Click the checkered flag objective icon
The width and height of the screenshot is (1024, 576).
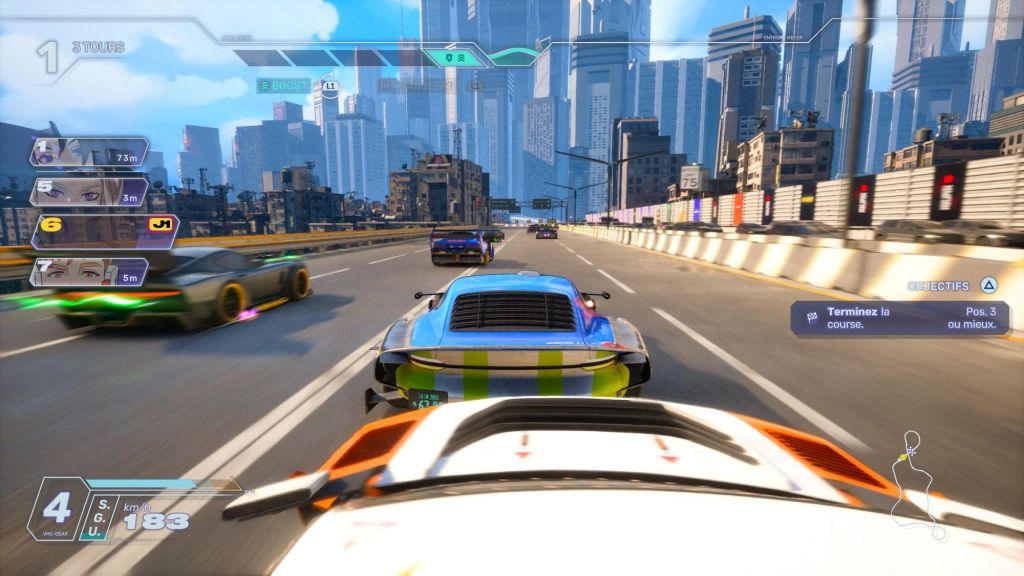pyautogui.click(x=811, y=317)
